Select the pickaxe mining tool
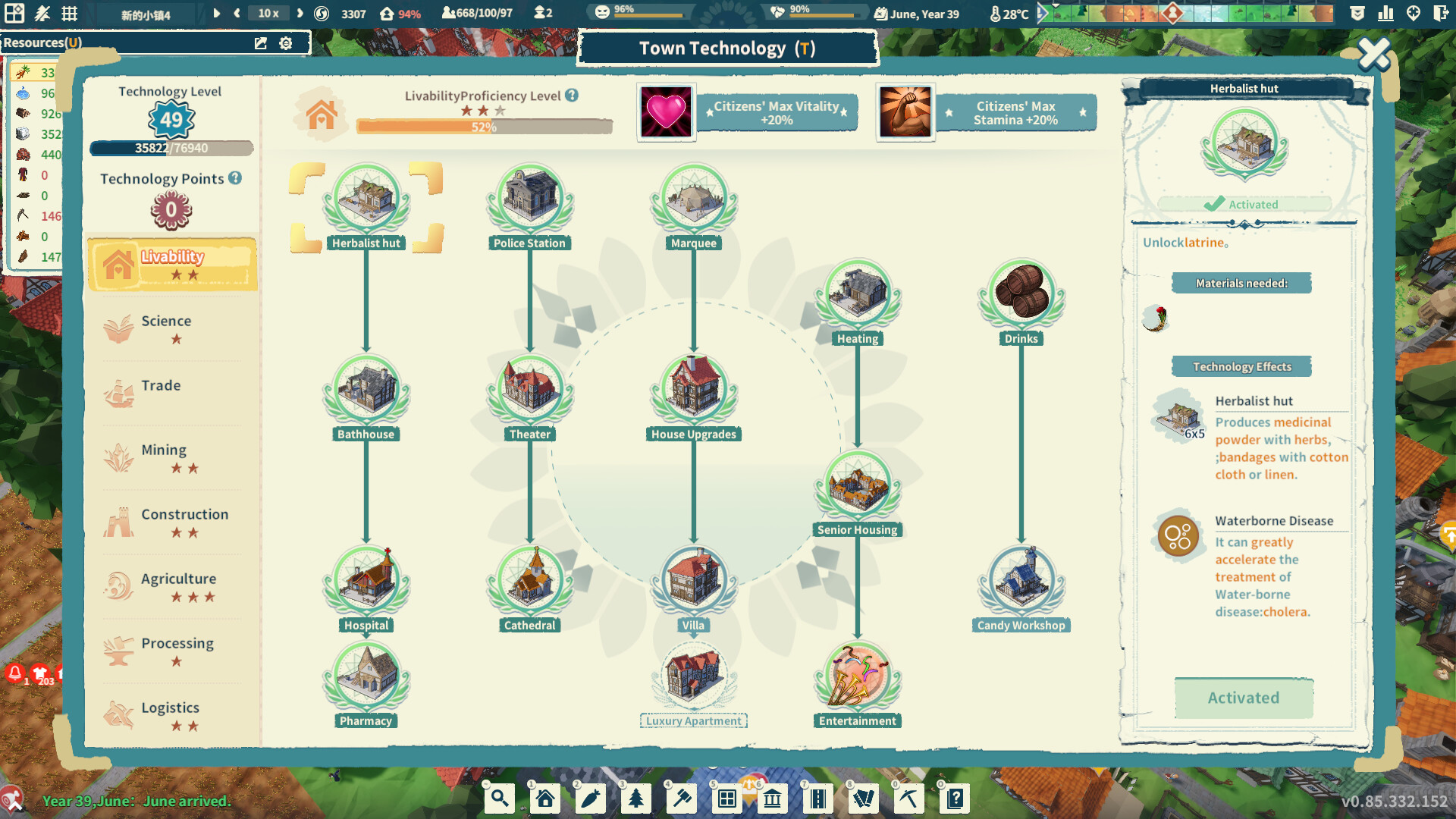The height and width of the screenshot is (819, 1456). [908, 798]
